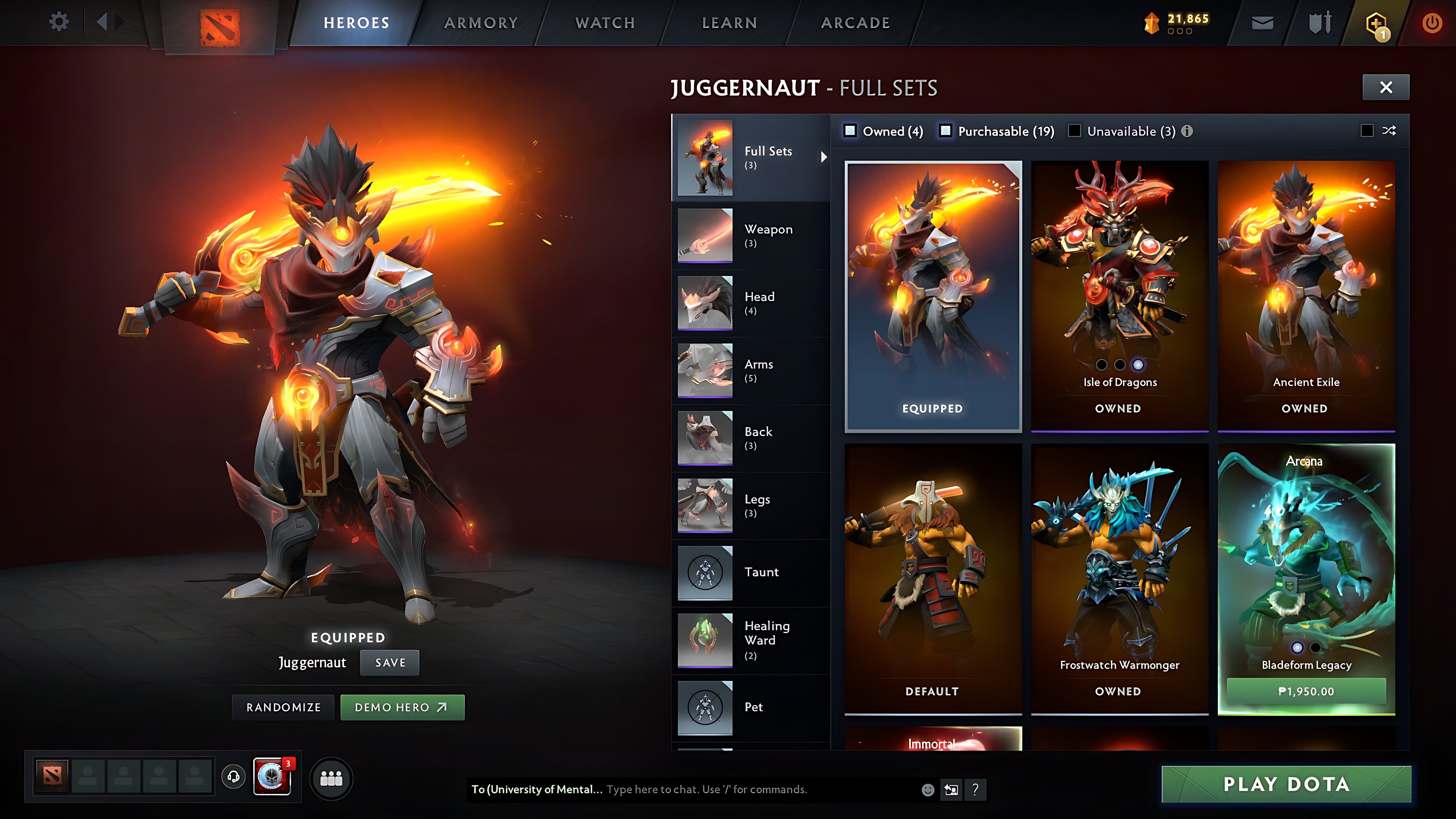1456x819 pixels.
Task: Click SAVE next to Juggernaut
Action: point(390,663)
